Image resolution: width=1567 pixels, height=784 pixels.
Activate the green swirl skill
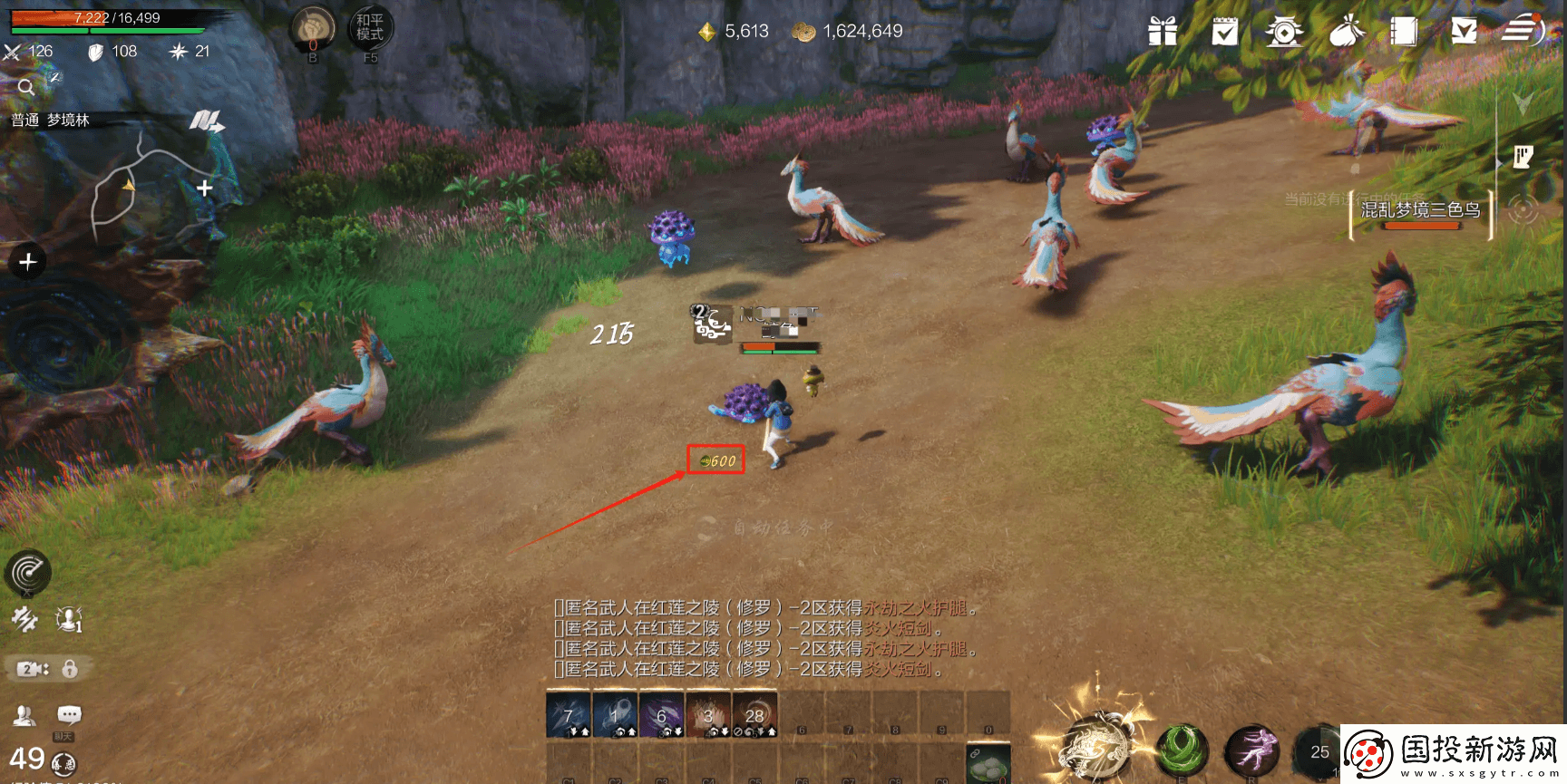(x=1182, y=750)
